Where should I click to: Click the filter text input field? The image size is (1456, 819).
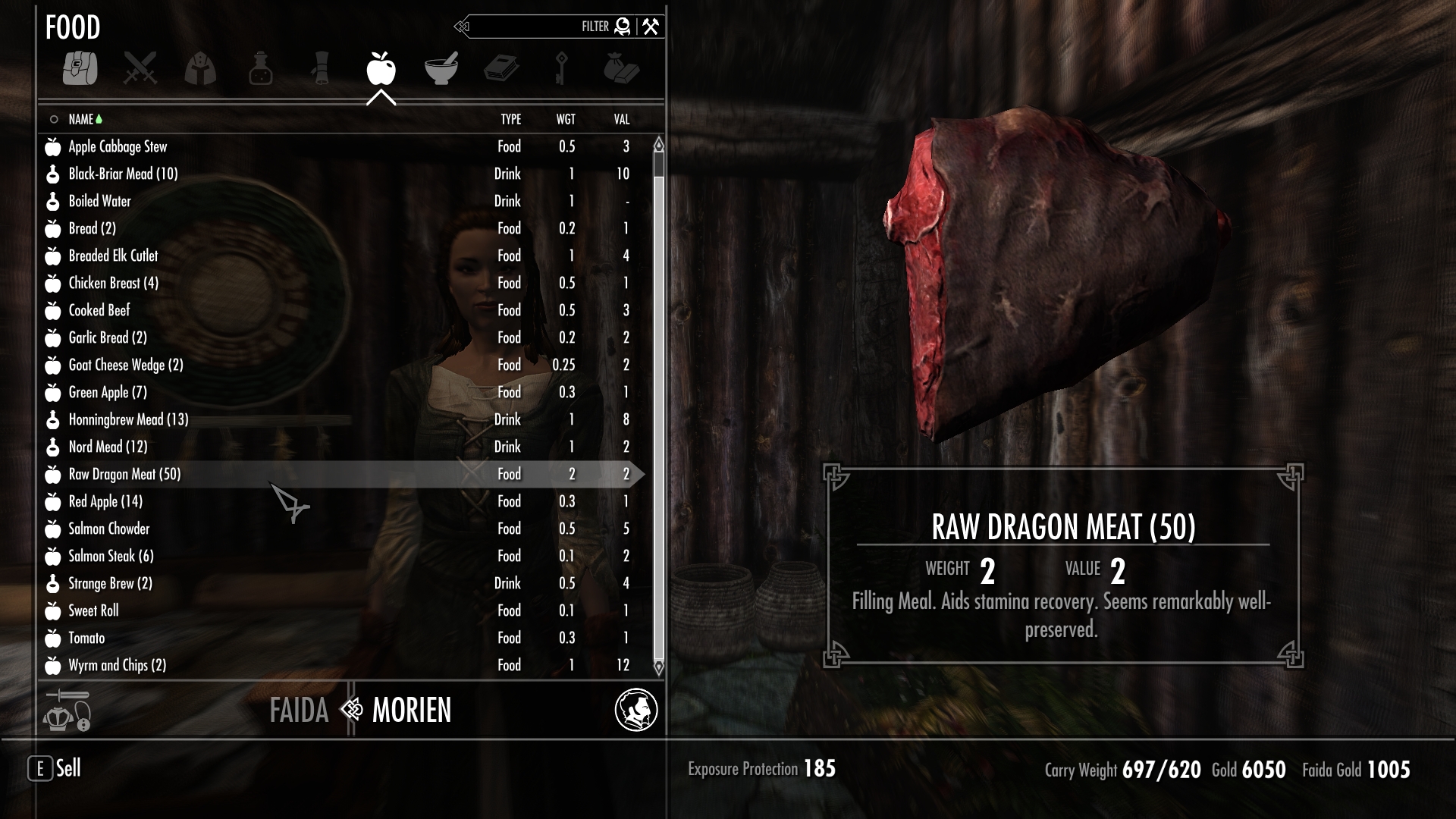click(x=523, y=27)
